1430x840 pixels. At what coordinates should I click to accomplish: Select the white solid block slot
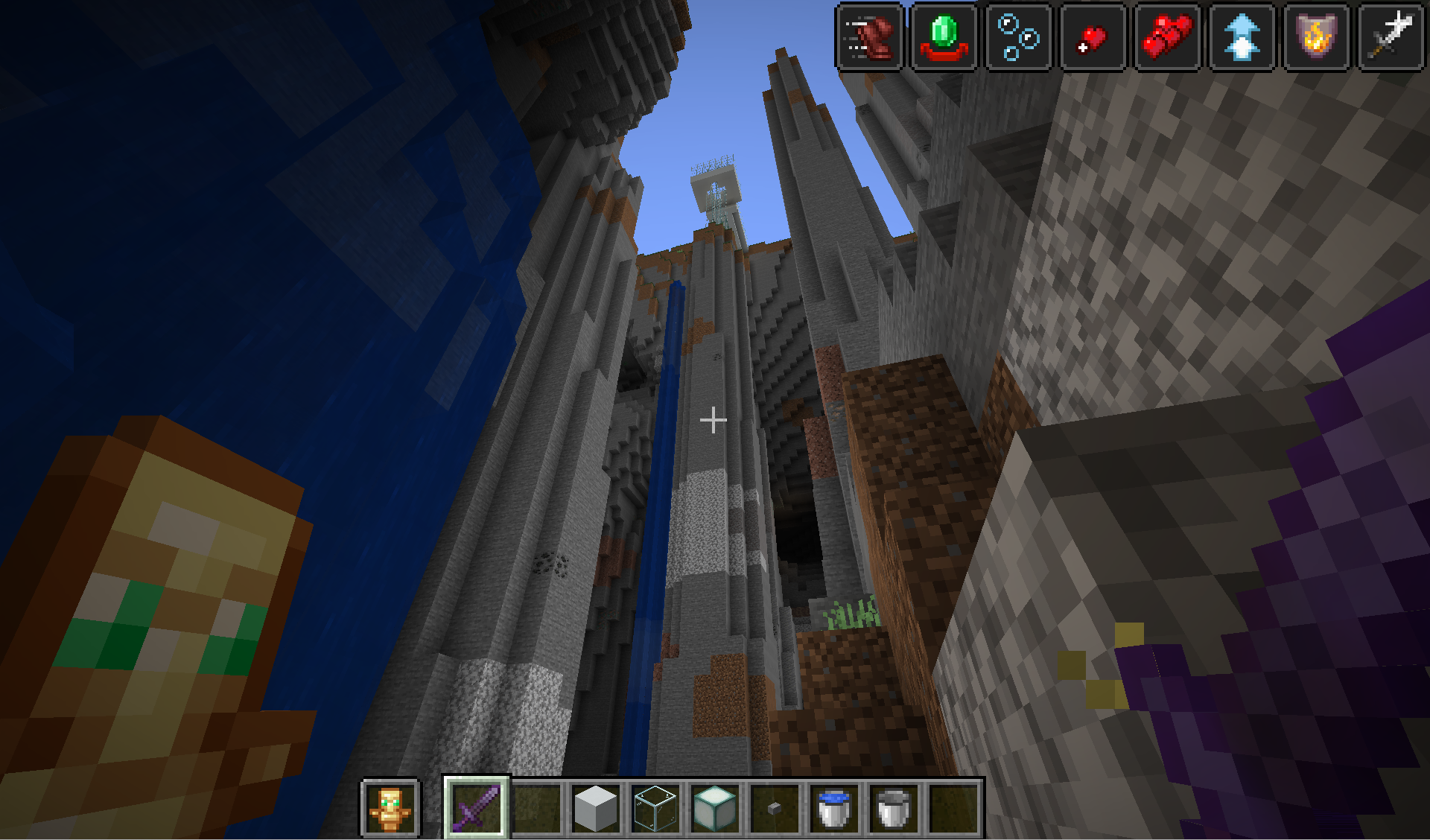(x=596, y=807)
